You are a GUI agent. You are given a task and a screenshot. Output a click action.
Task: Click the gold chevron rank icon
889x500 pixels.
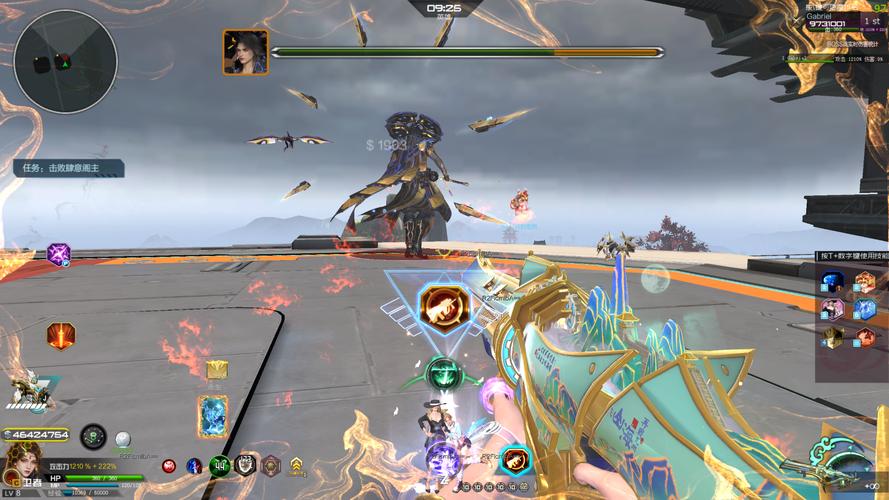click(x=297, y=465)
